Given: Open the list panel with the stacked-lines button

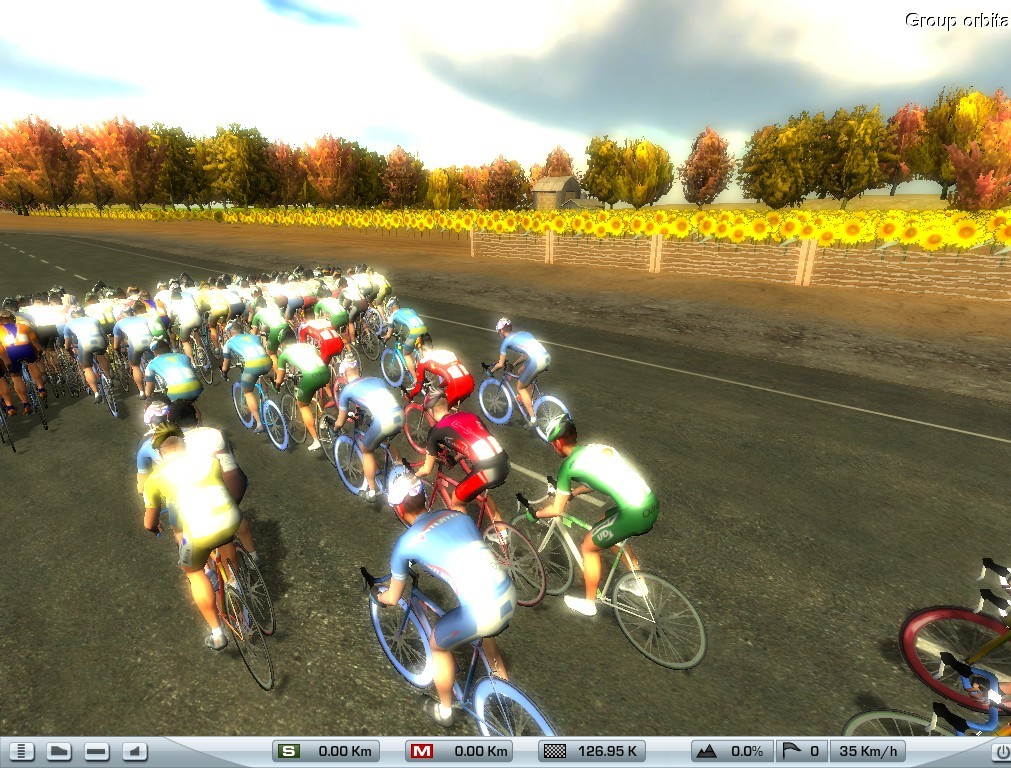Looking at the screenshot, I should pyautogui.click(x=22, y=751).
